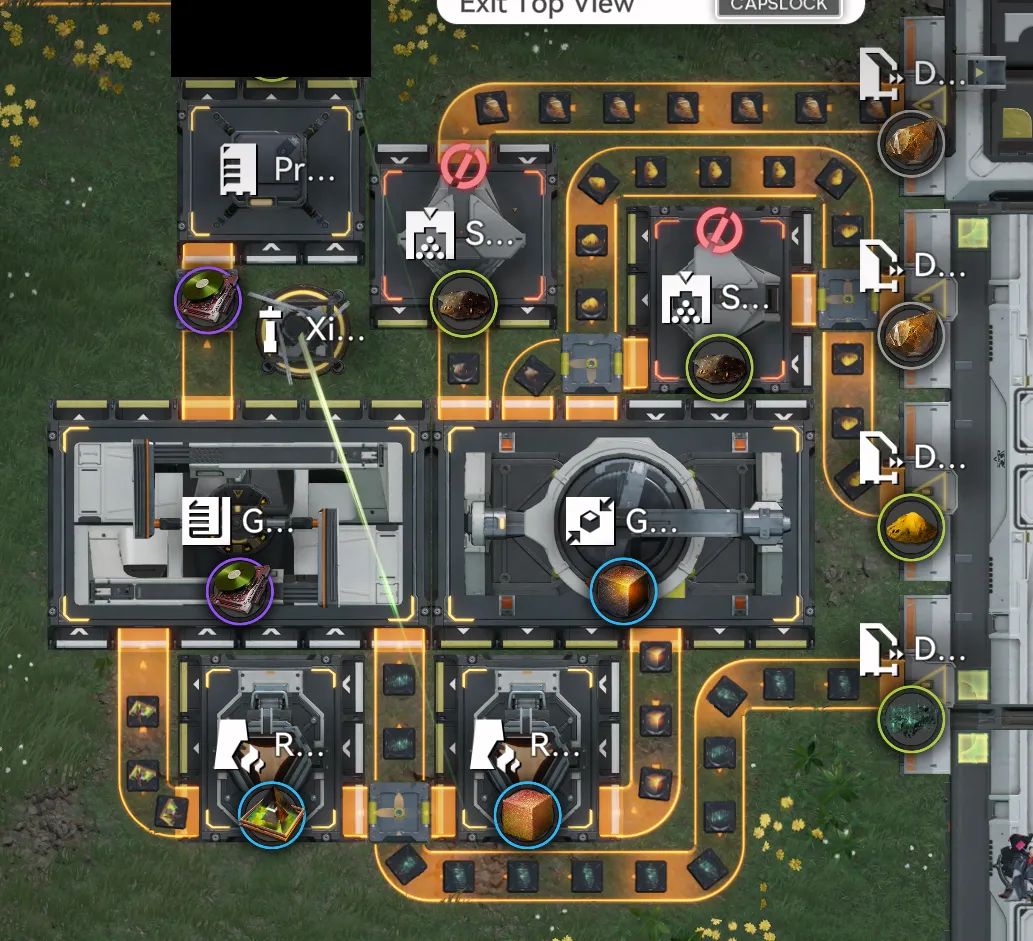Viewport: 1033px width, 941px height.
Task: Click the speckled orange block product icon
Action: (527, 814)
